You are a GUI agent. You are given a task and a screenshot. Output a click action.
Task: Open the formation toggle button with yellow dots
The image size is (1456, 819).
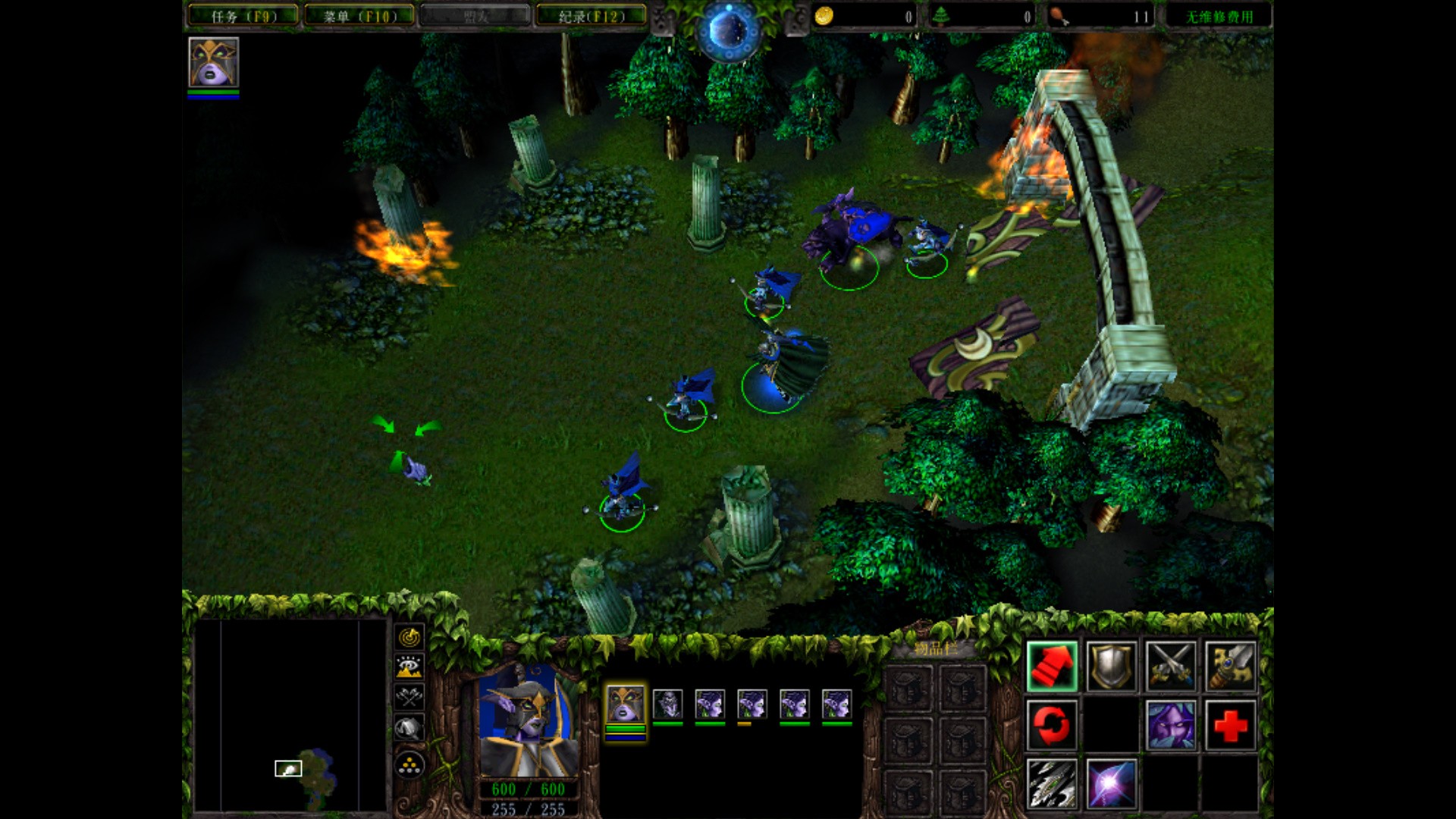tap(409, 765)
